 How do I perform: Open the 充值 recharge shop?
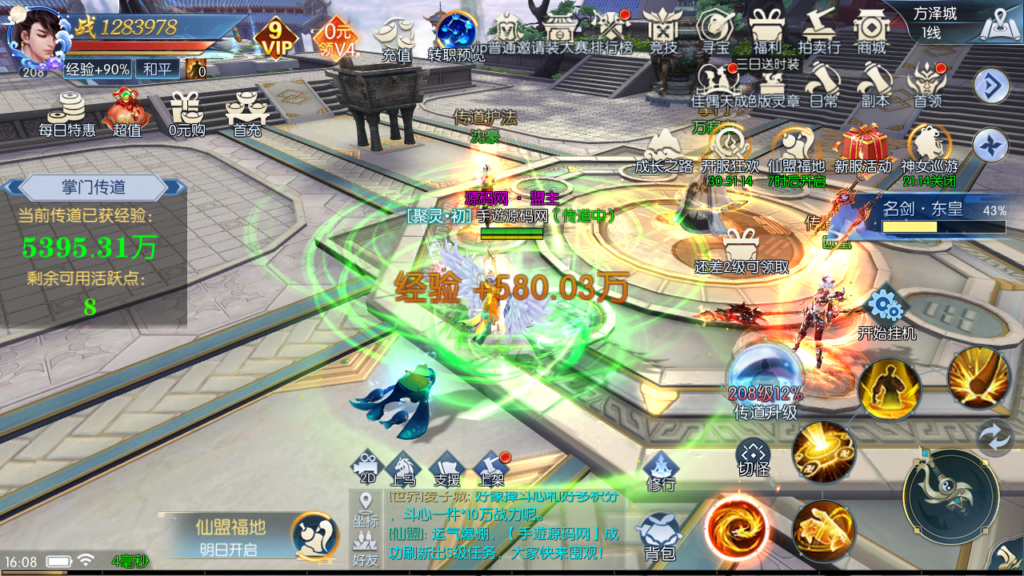(394, 38)
